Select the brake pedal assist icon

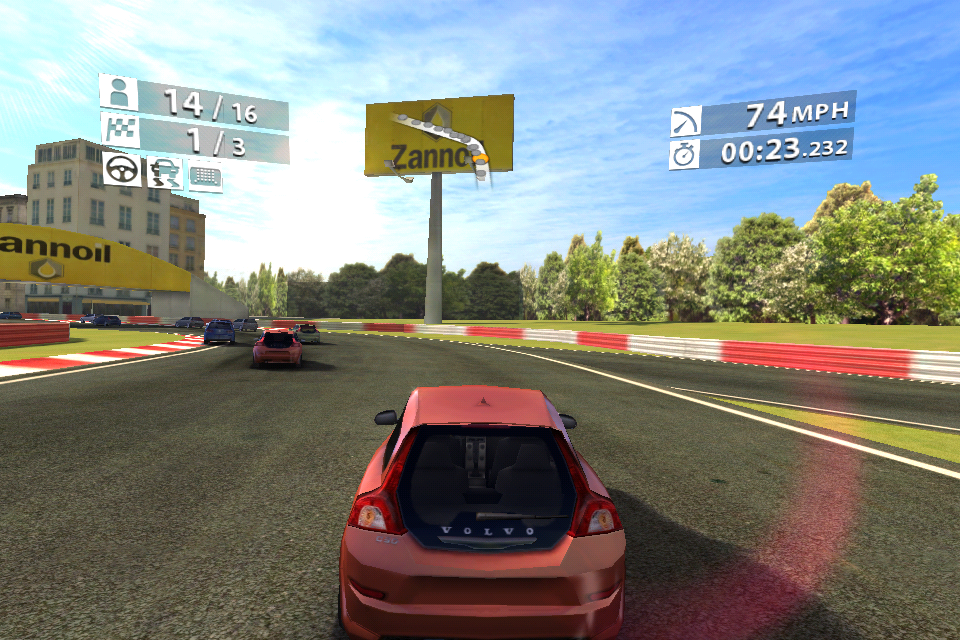pos(205,176)
